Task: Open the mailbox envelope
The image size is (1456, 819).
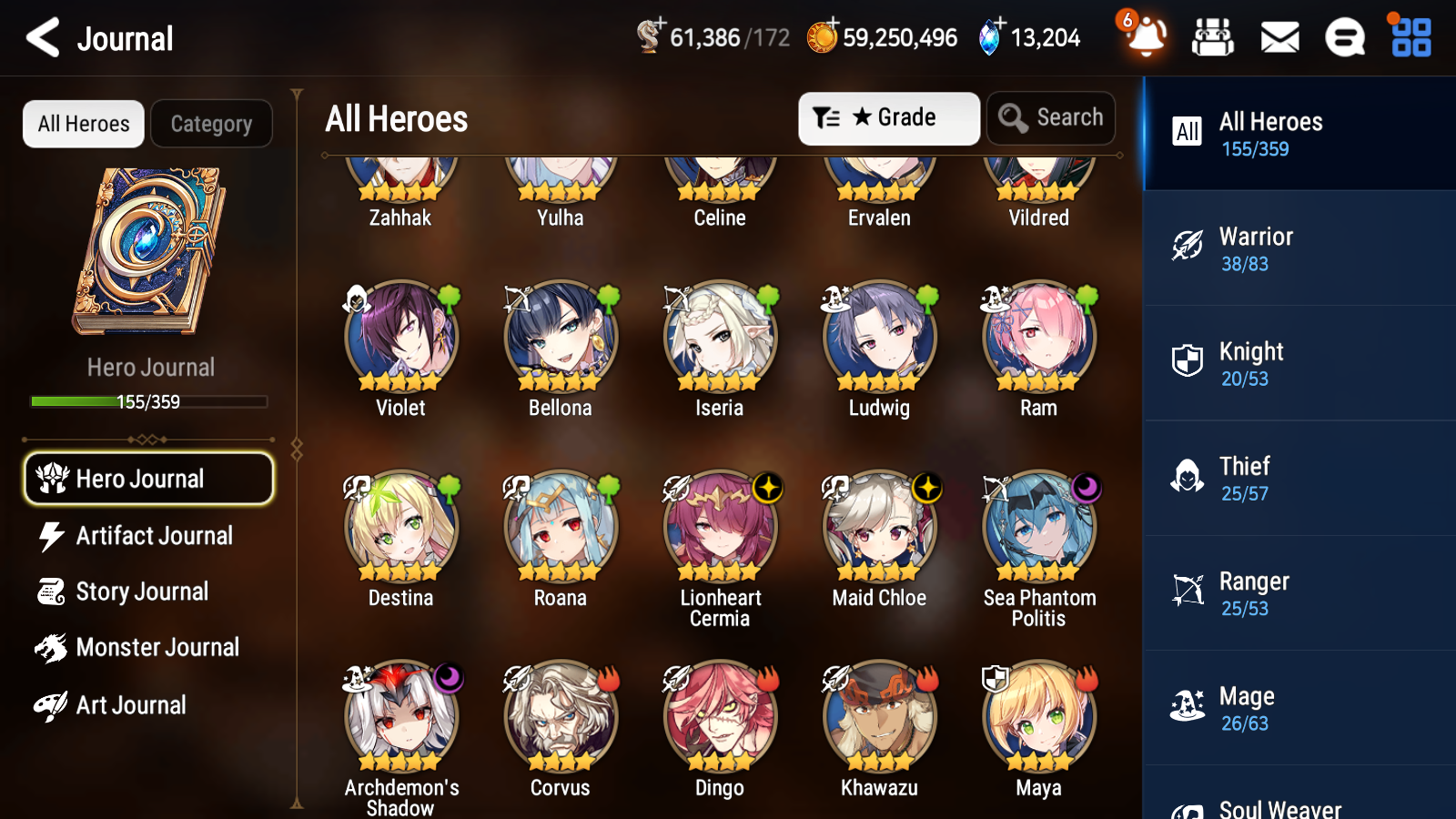Action: 1279,38
